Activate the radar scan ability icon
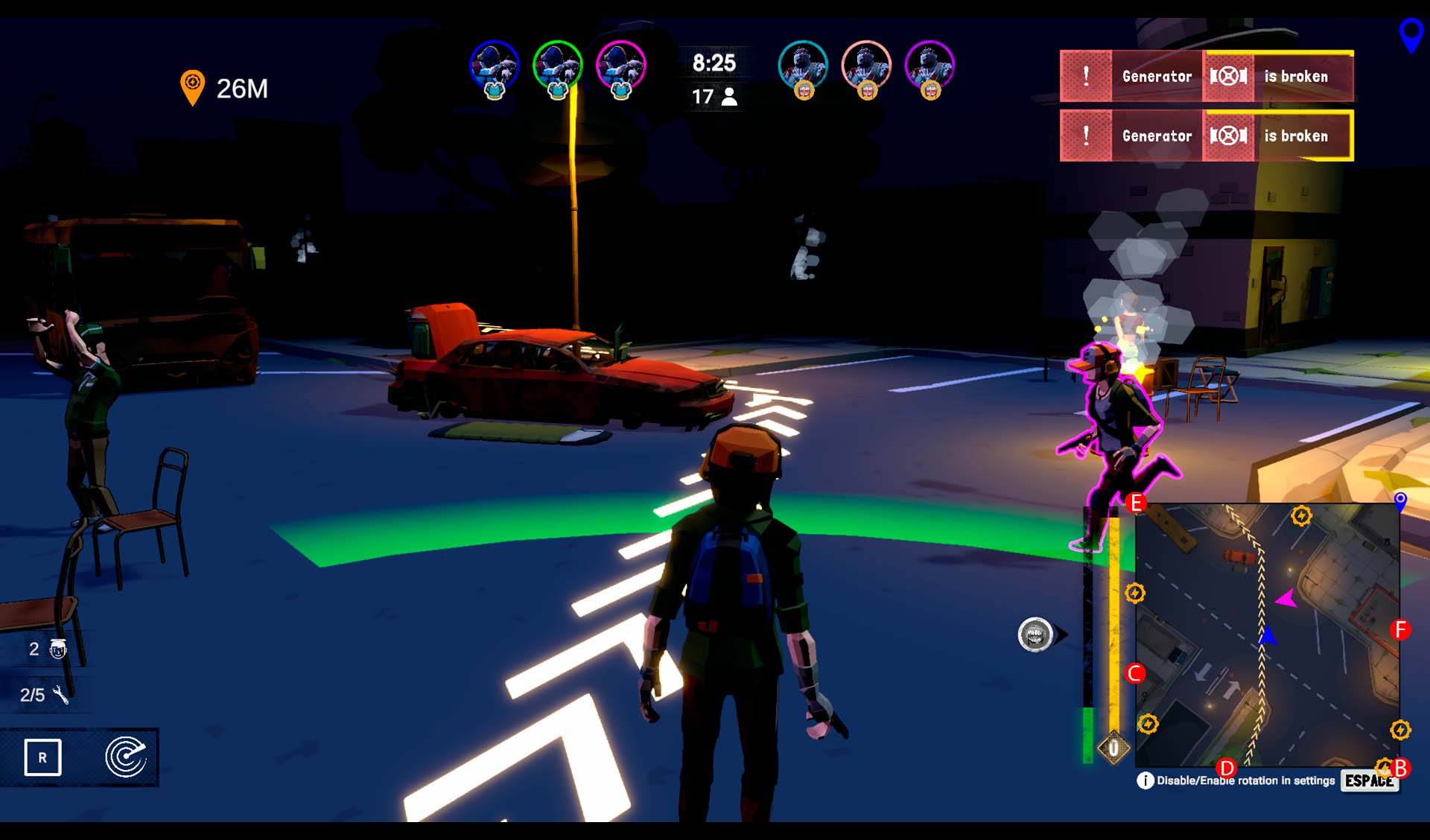The image size is (1430, 840). click(125, 757)
